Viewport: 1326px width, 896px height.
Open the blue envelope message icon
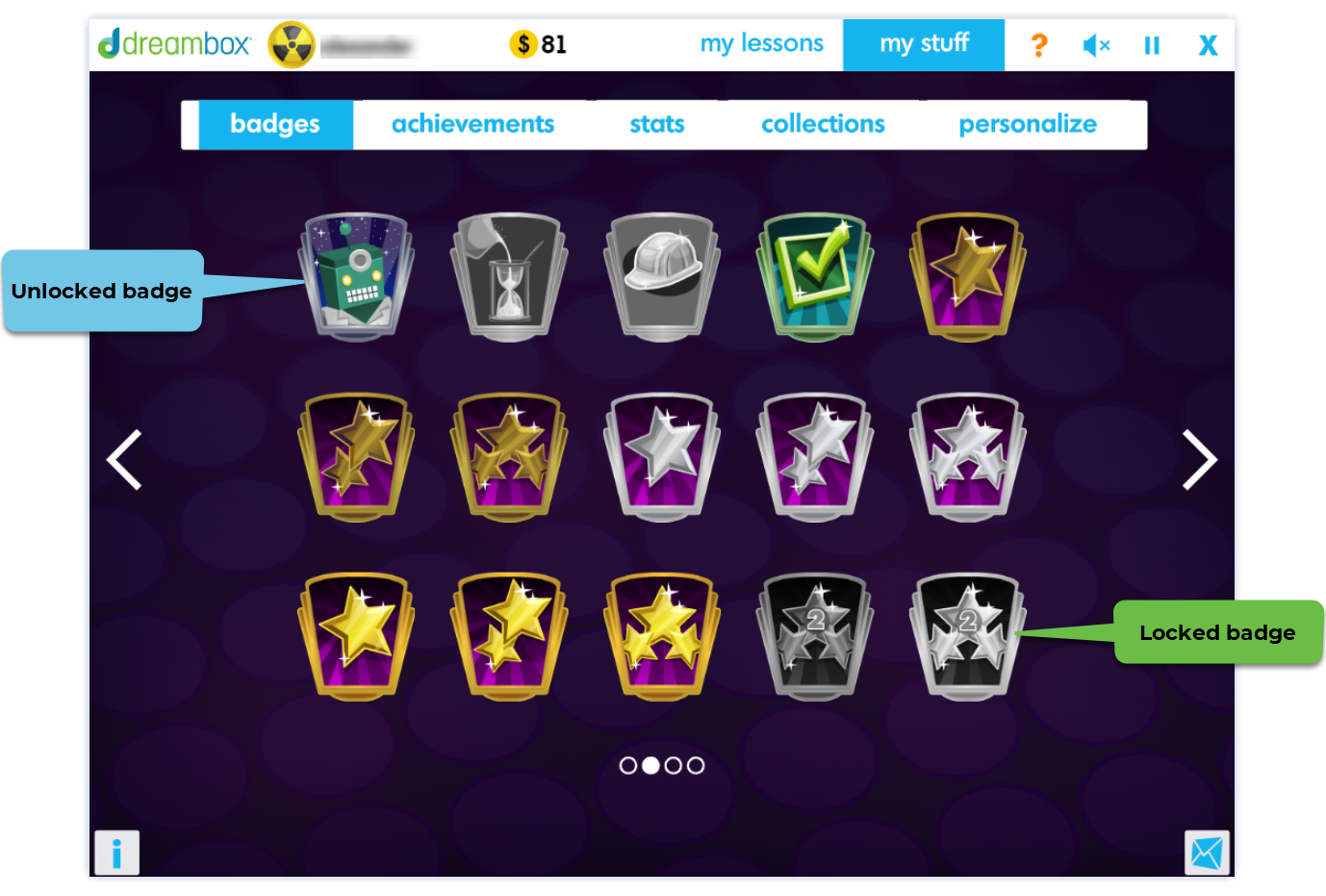click(x=1206, y=852)
